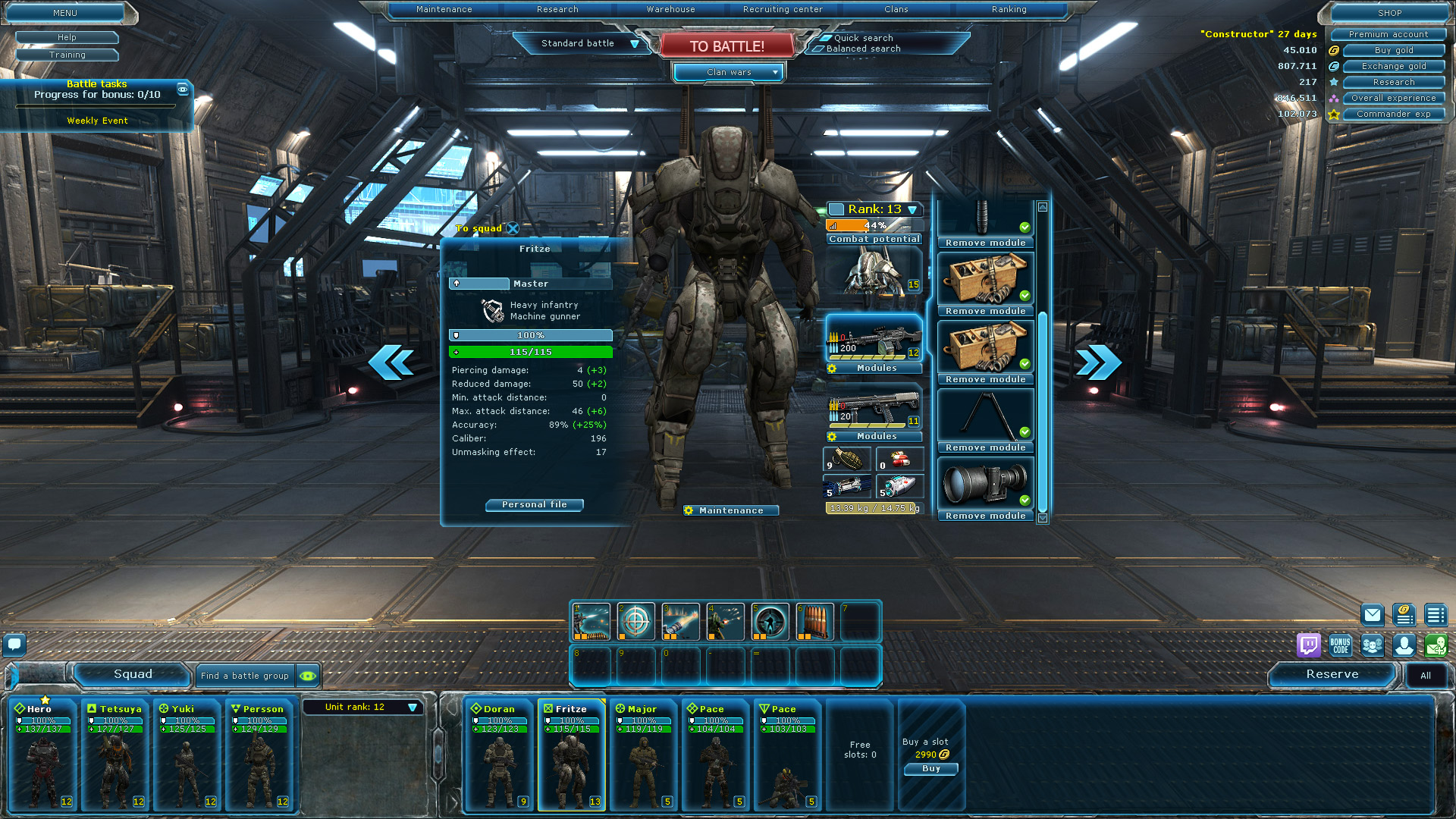Click the Personal file button
1456x819 pixels.
click(534, 505)
